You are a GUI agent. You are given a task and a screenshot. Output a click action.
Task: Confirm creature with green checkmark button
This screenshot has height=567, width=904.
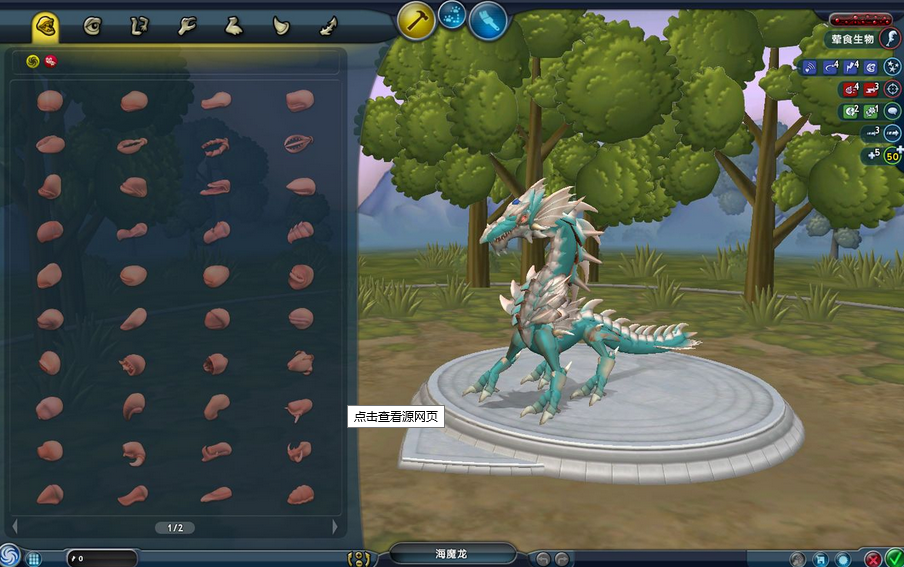pyautogui.click(x=893, y=558)
